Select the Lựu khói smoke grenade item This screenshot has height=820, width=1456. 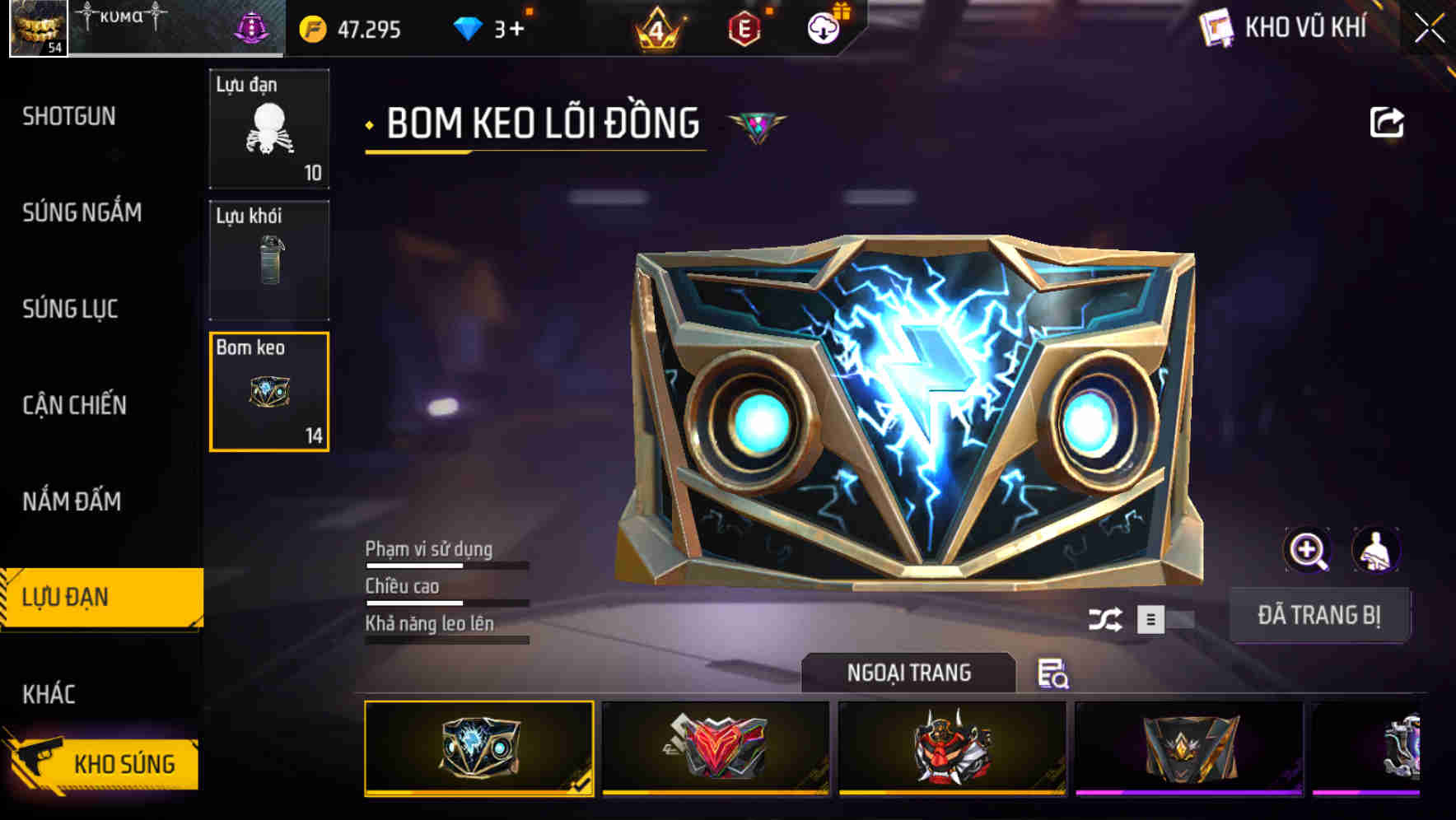click(x=269, y=258)
